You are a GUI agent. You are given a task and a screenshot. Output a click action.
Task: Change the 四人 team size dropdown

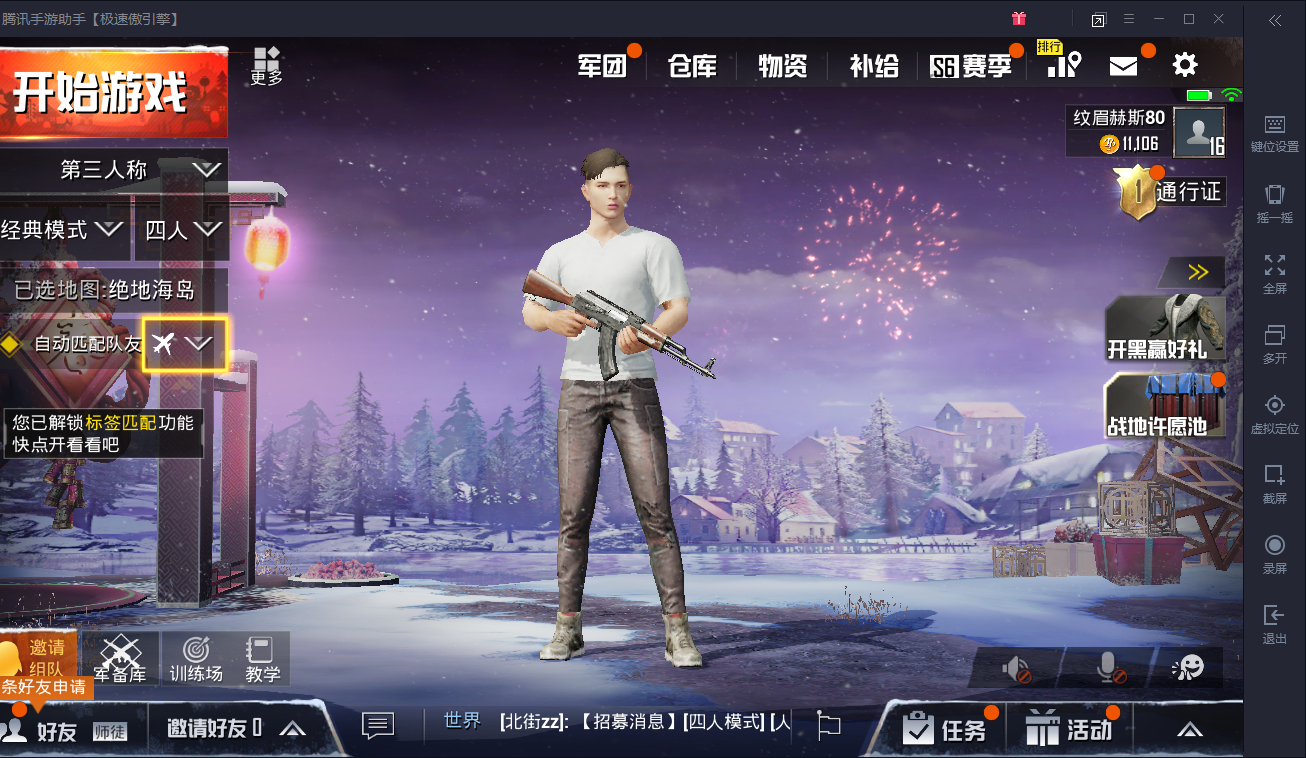pyautogui.click(x=182, y=231)
